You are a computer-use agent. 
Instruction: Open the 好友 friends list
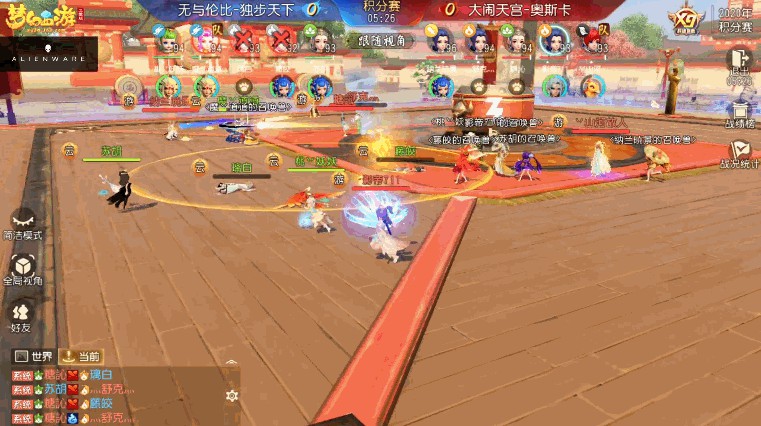21,313
